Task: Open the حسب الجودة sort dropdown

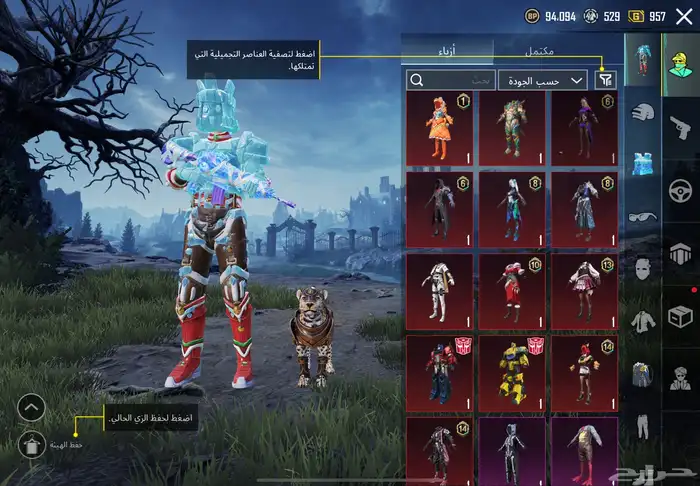Action: pyautogui.click(x=556, y=80)
